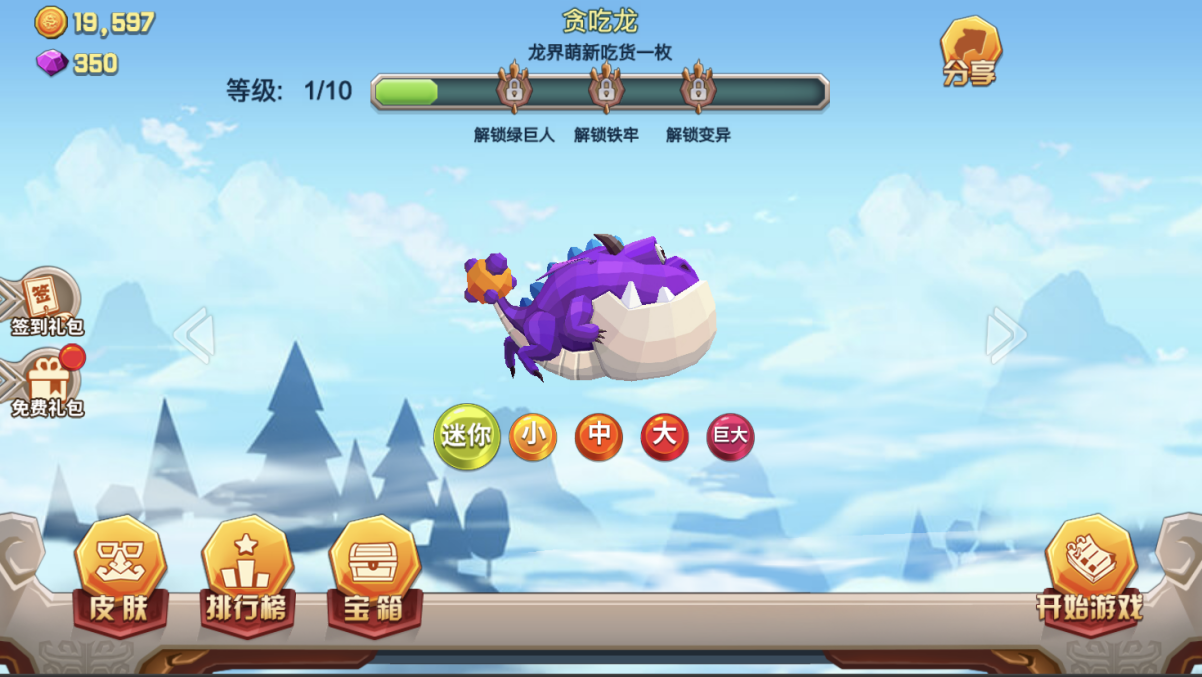Viewport: 1202px width, 677px height.
Task: Select the 迷你 mini size option
Action: tap(467, 436)
